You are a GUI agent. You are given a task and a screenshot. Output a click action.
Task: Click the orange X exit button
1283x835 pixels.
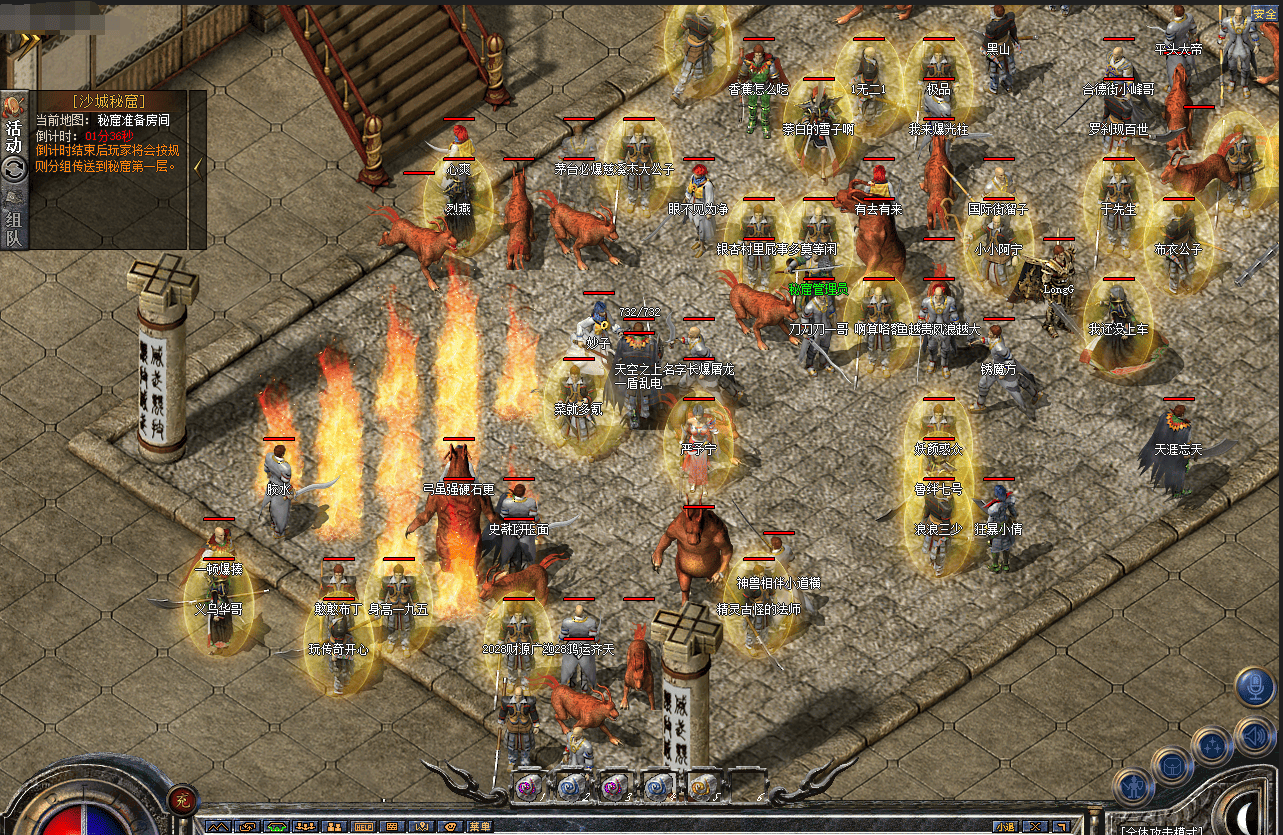point(1035,827)
